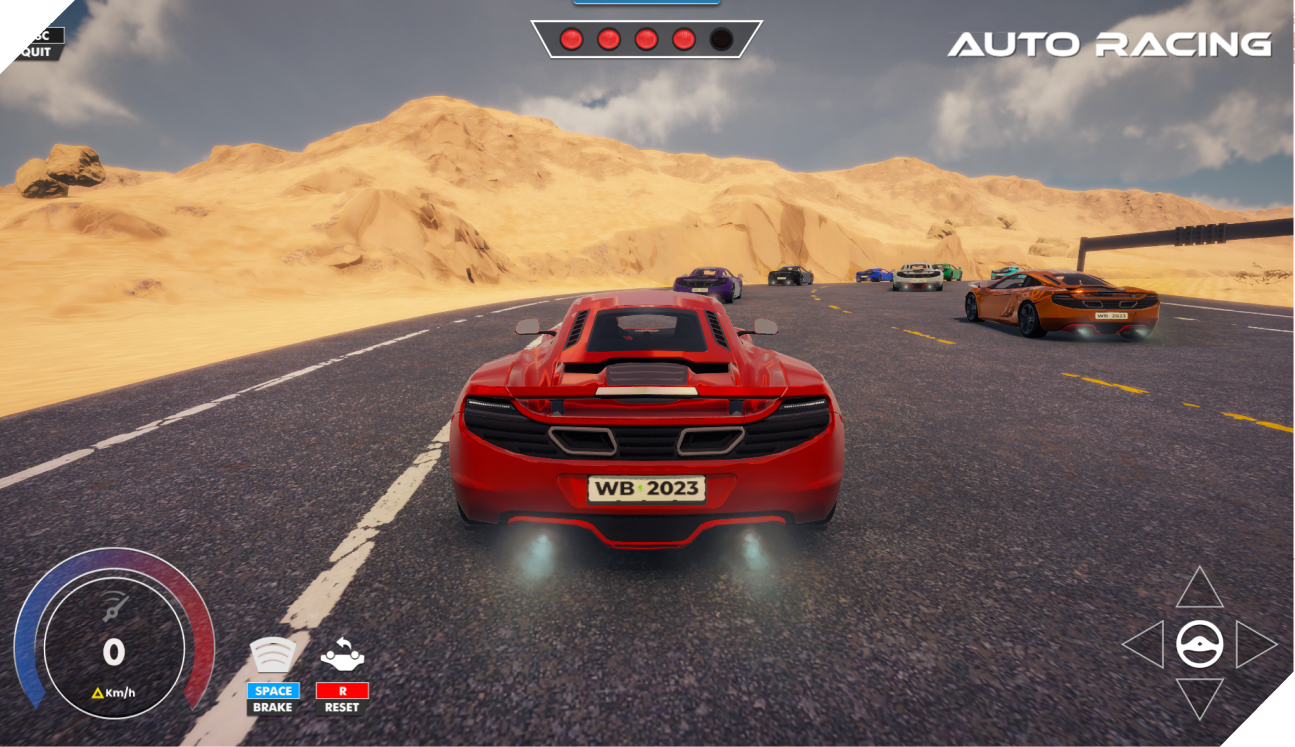
Task: Click the blue SPACE key label
Action: (x=274, y=690)
